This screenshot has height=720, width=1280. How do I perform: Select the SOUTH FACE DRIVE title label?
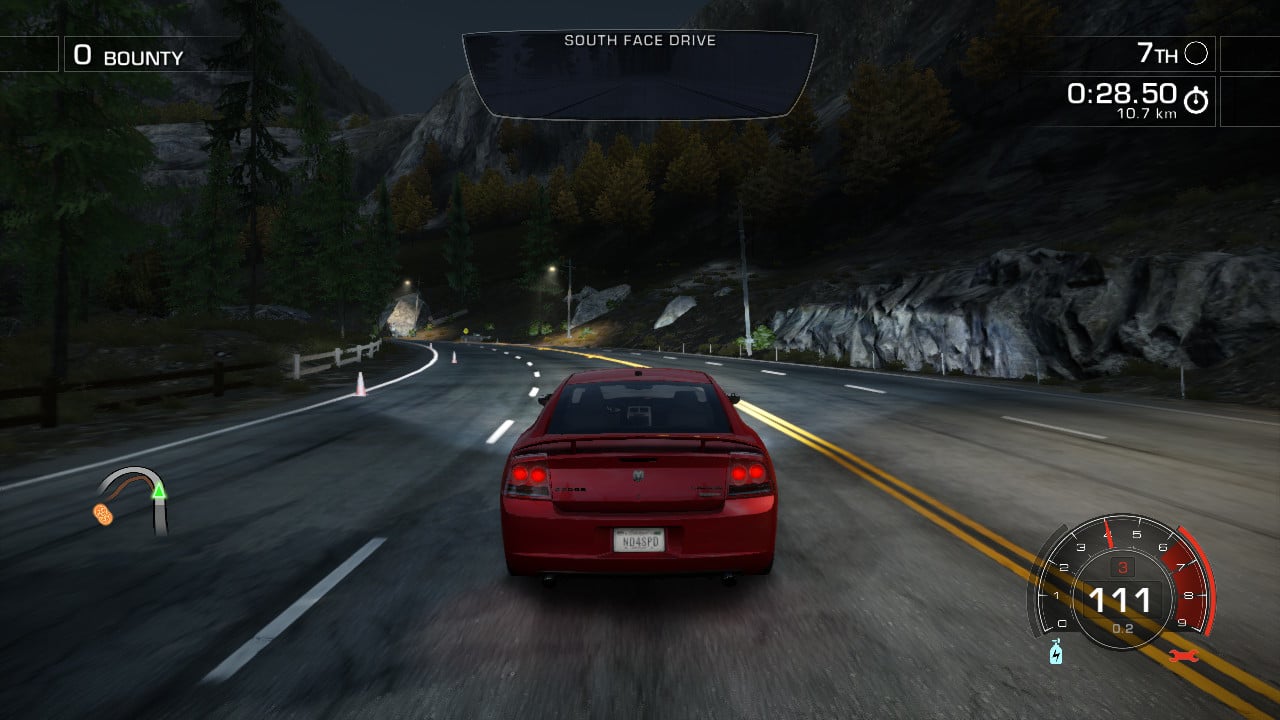pyautogui.click(x=640, y=41)
